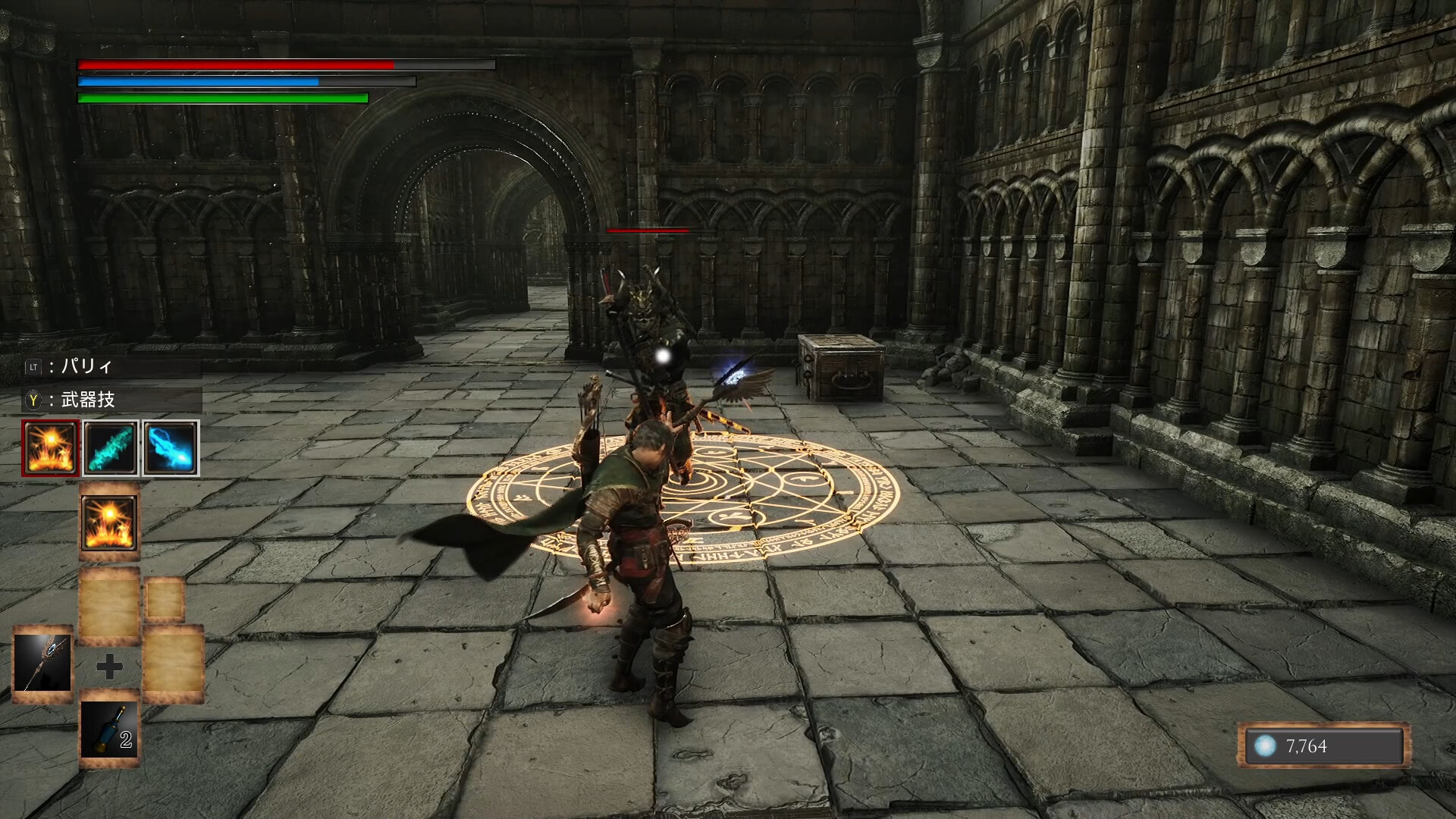Select the green lightning spell icon
Image resolution: width=1456 pixels, height=819 pixels.
(110, 448)
